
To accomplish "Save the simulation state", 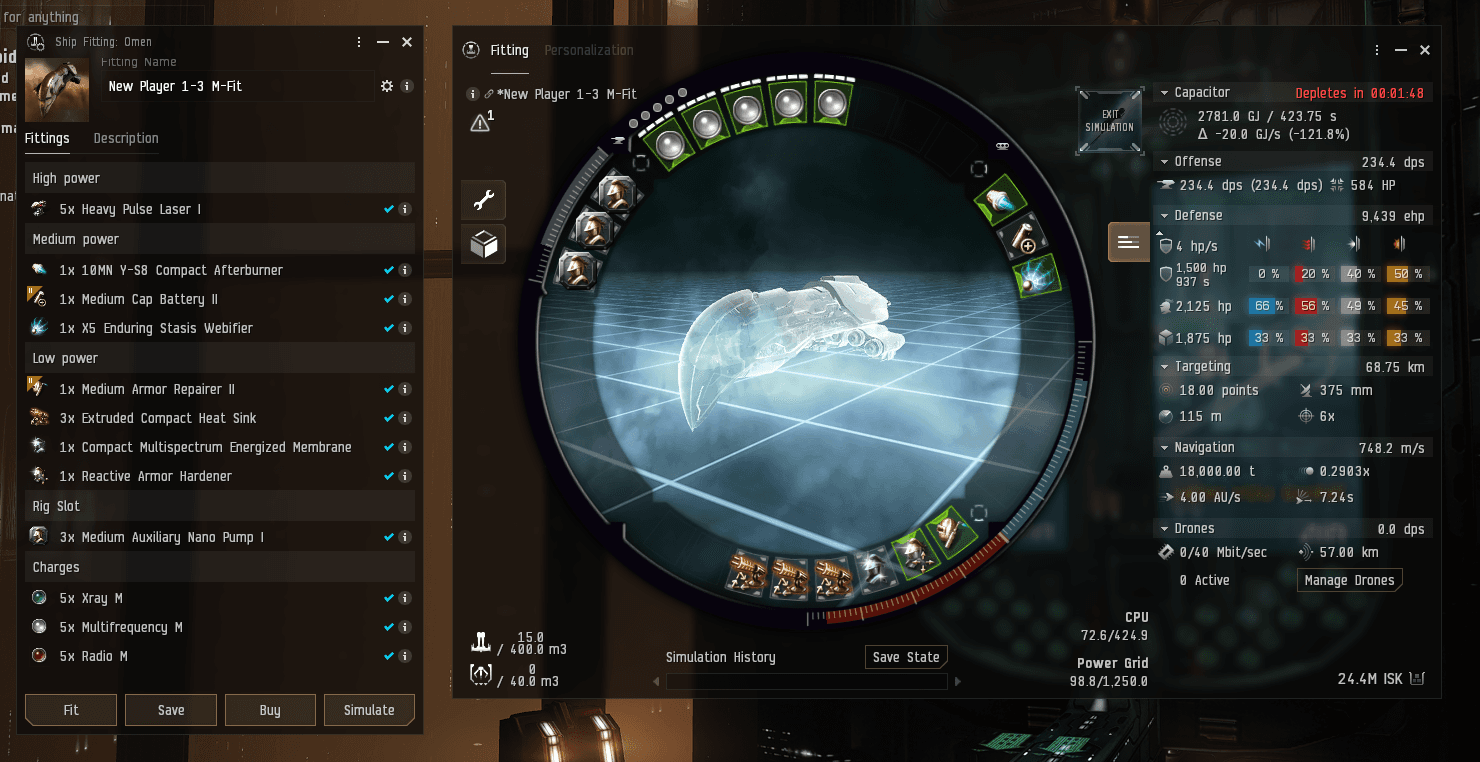I will 906,657.
